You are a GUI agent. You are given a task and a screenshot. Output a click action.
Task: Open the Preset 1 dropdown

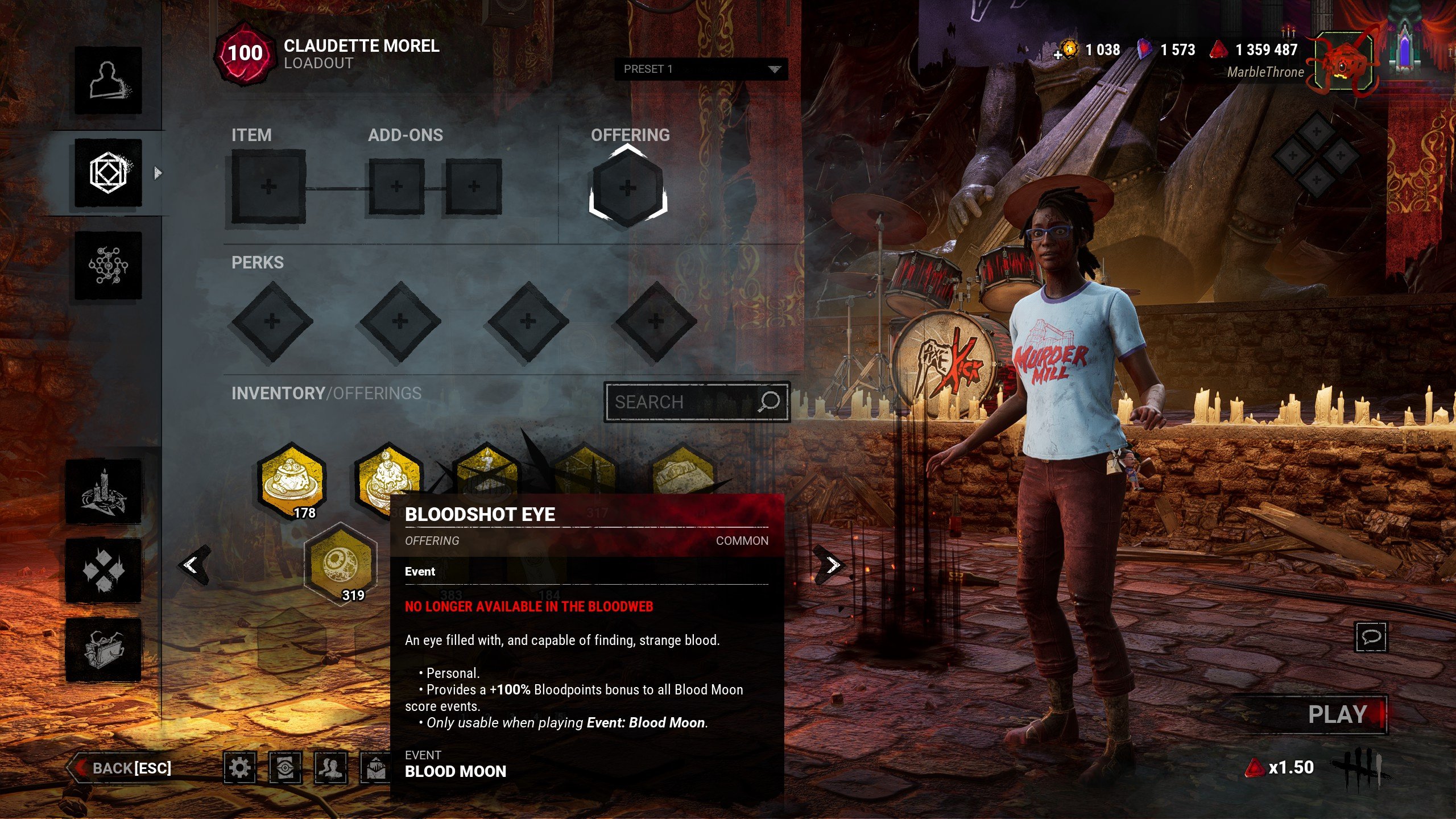[701, 69]
